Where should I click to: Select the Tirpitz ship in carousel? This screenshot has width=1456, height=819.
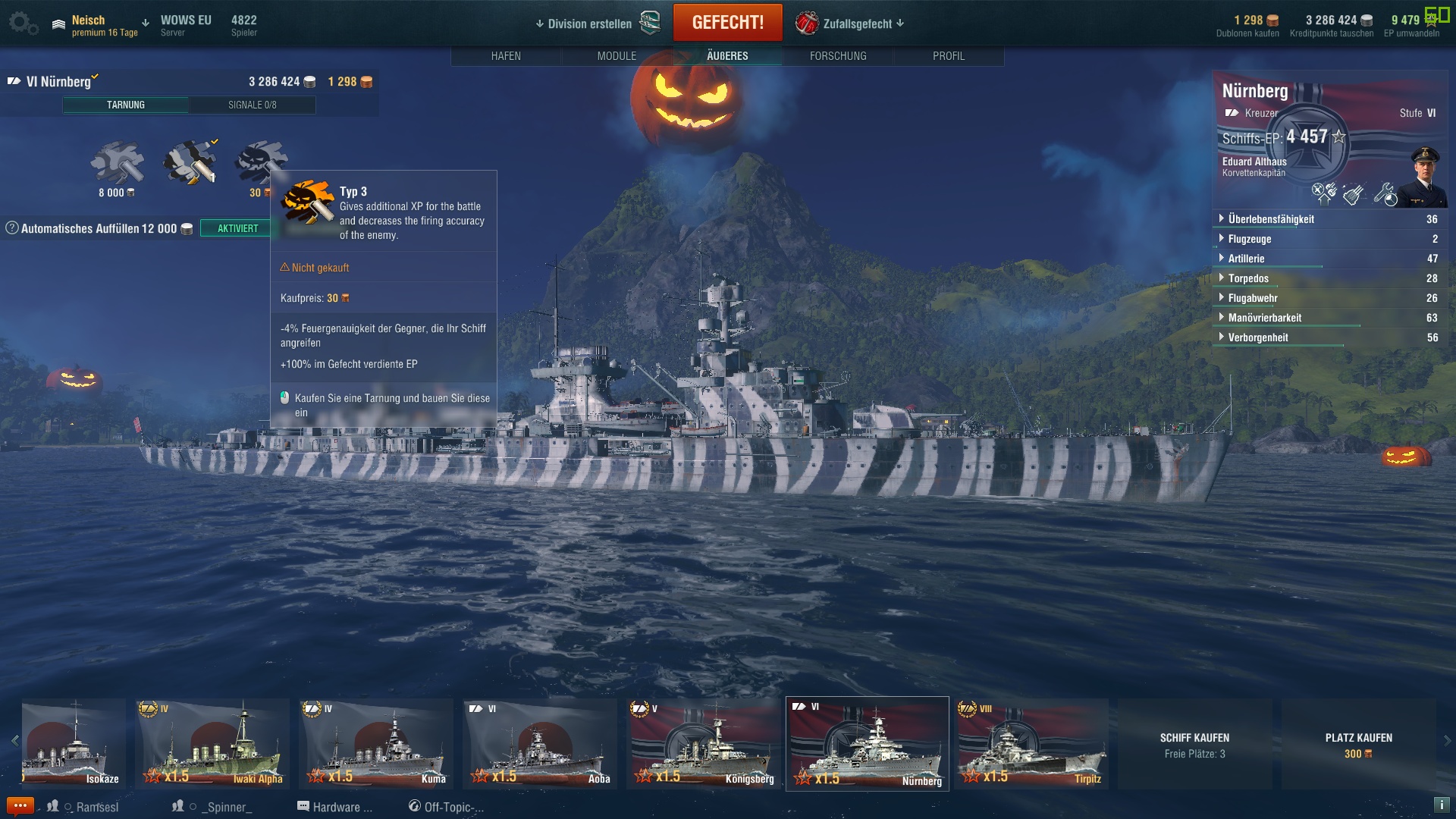1031,744
